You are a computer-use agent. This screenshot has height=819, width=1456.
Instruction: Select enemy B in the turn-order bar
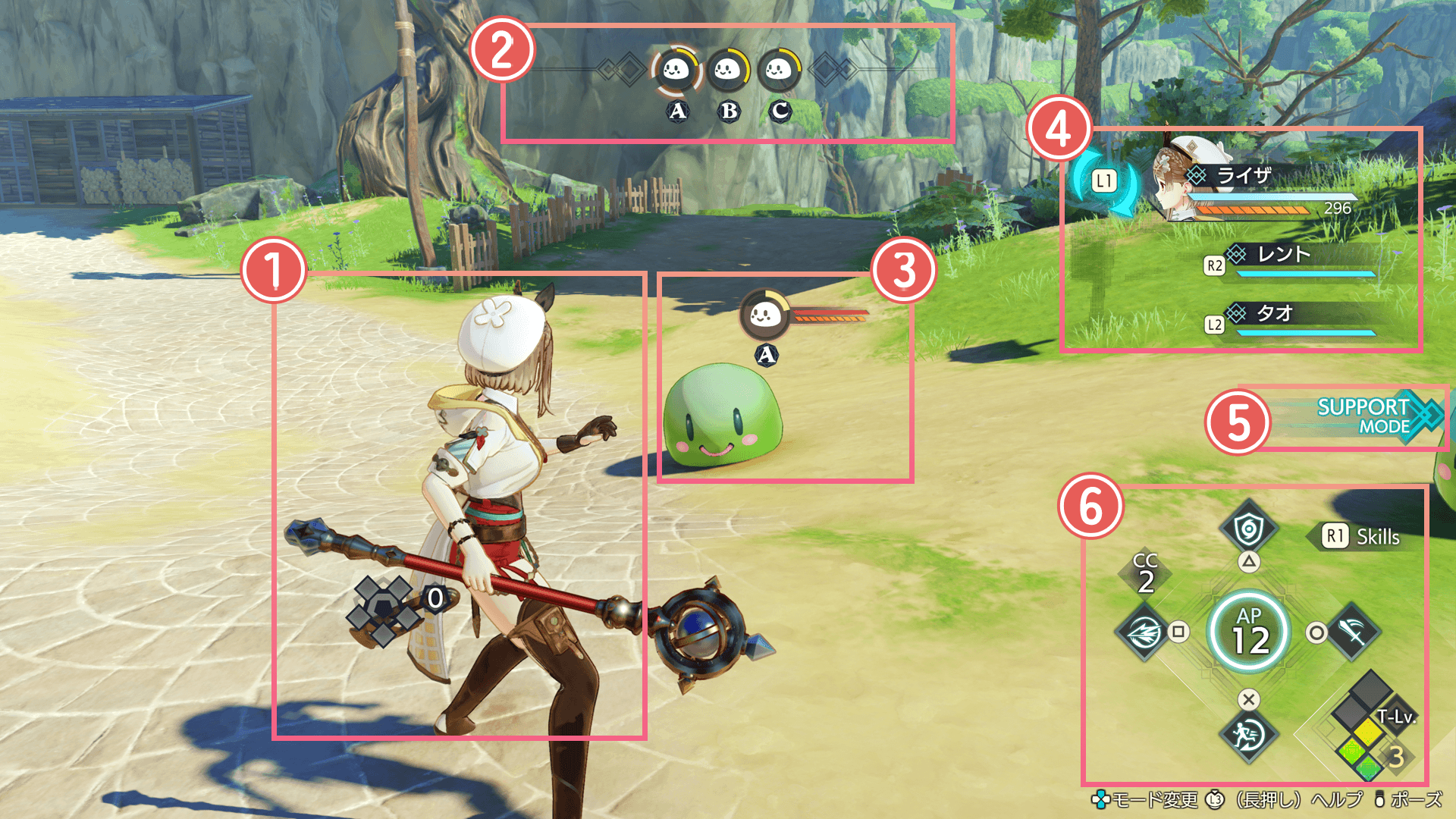728,71
